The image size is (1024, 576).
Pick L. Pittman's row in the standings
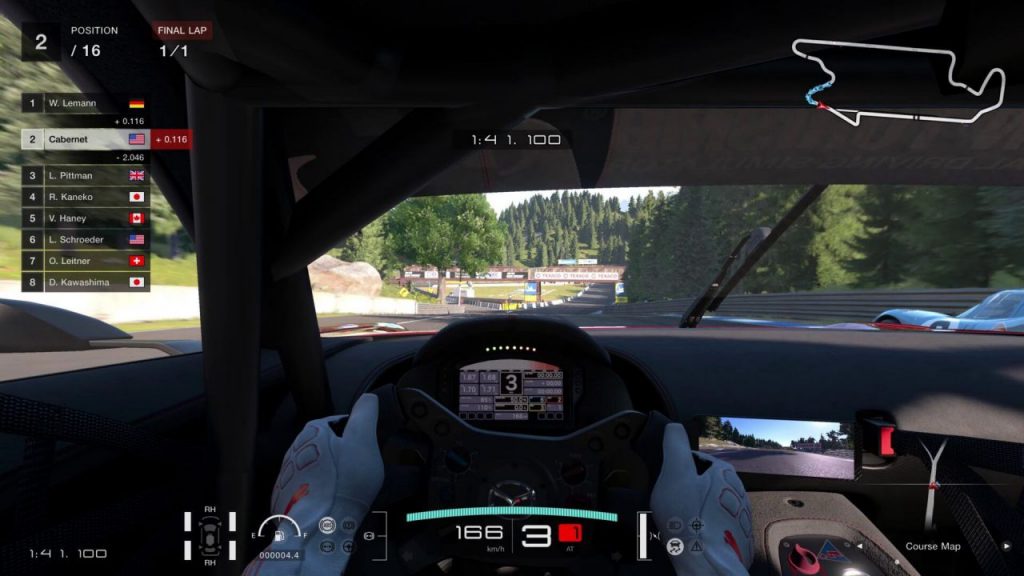point(85,175)
